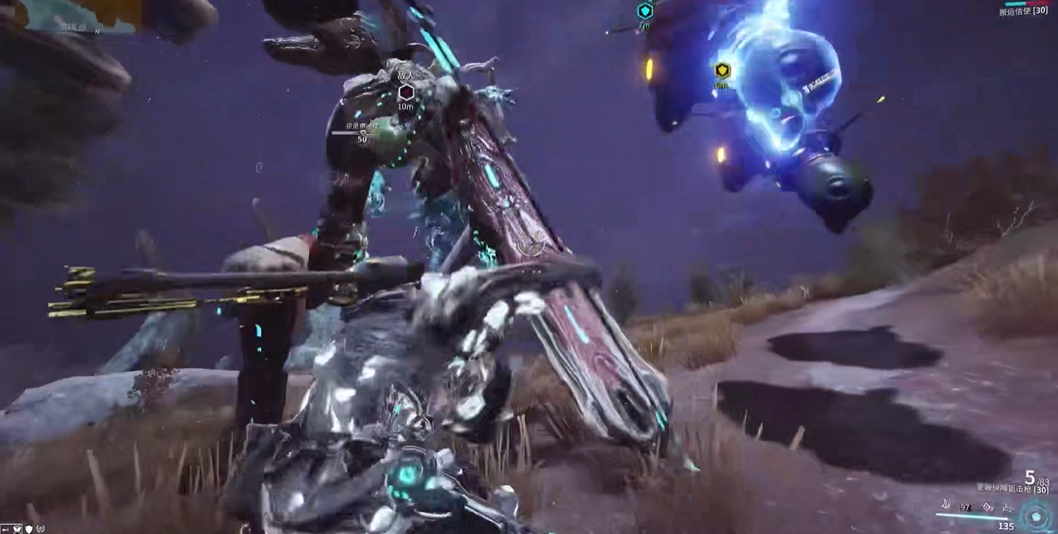1058x534 pixels.
Task: Click the cyan hexagon objective marker
Action: pyautogui.click(x=645, y=11)
